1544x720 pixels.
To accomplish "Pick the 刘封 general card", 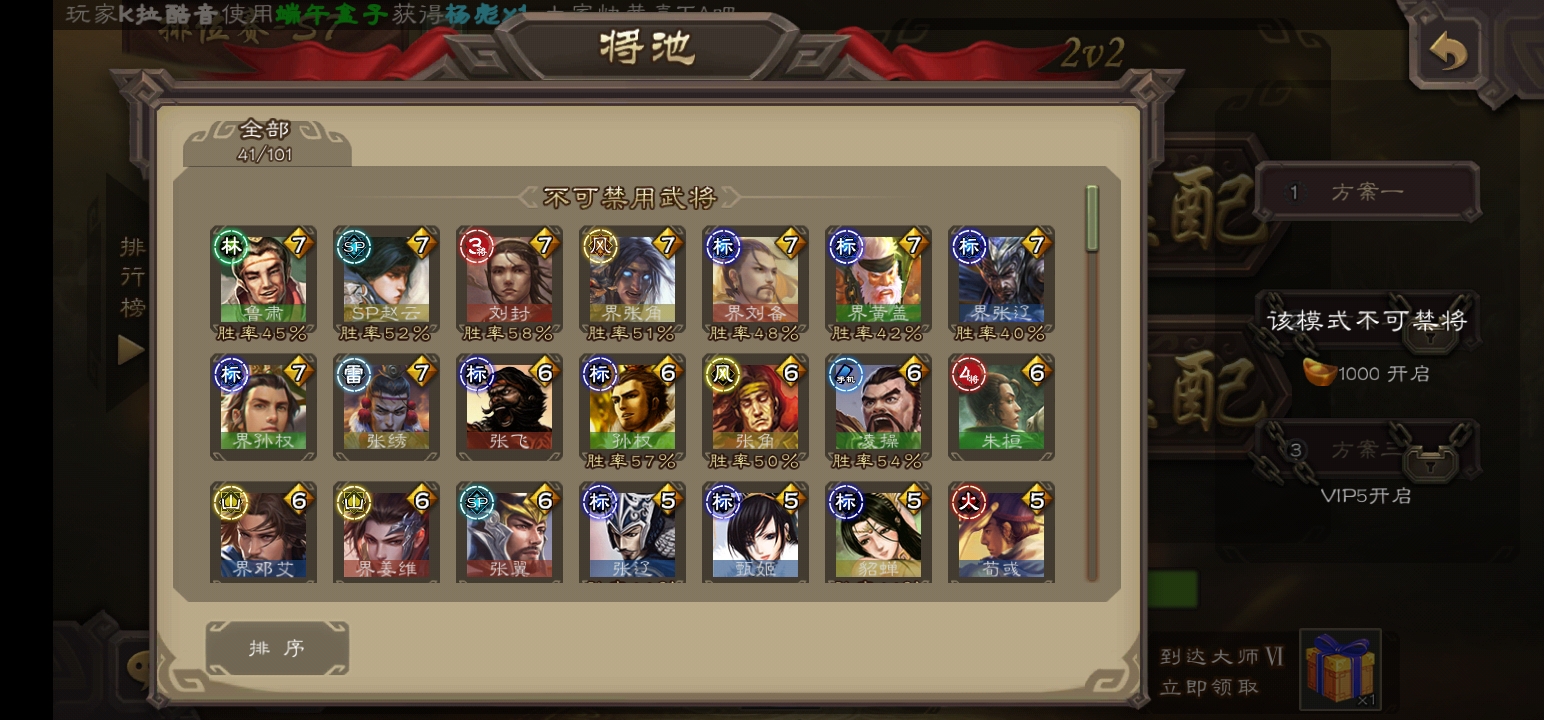I will pos(509,278).
